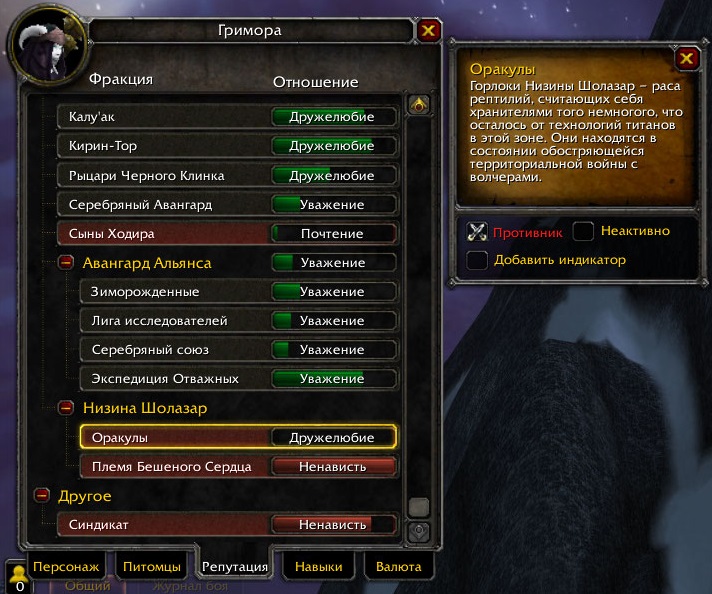The width and height of the screenshot is (712, 594).
Task: Close the Гримора character window
Action: pyautogui.click(x=428, y=31)
